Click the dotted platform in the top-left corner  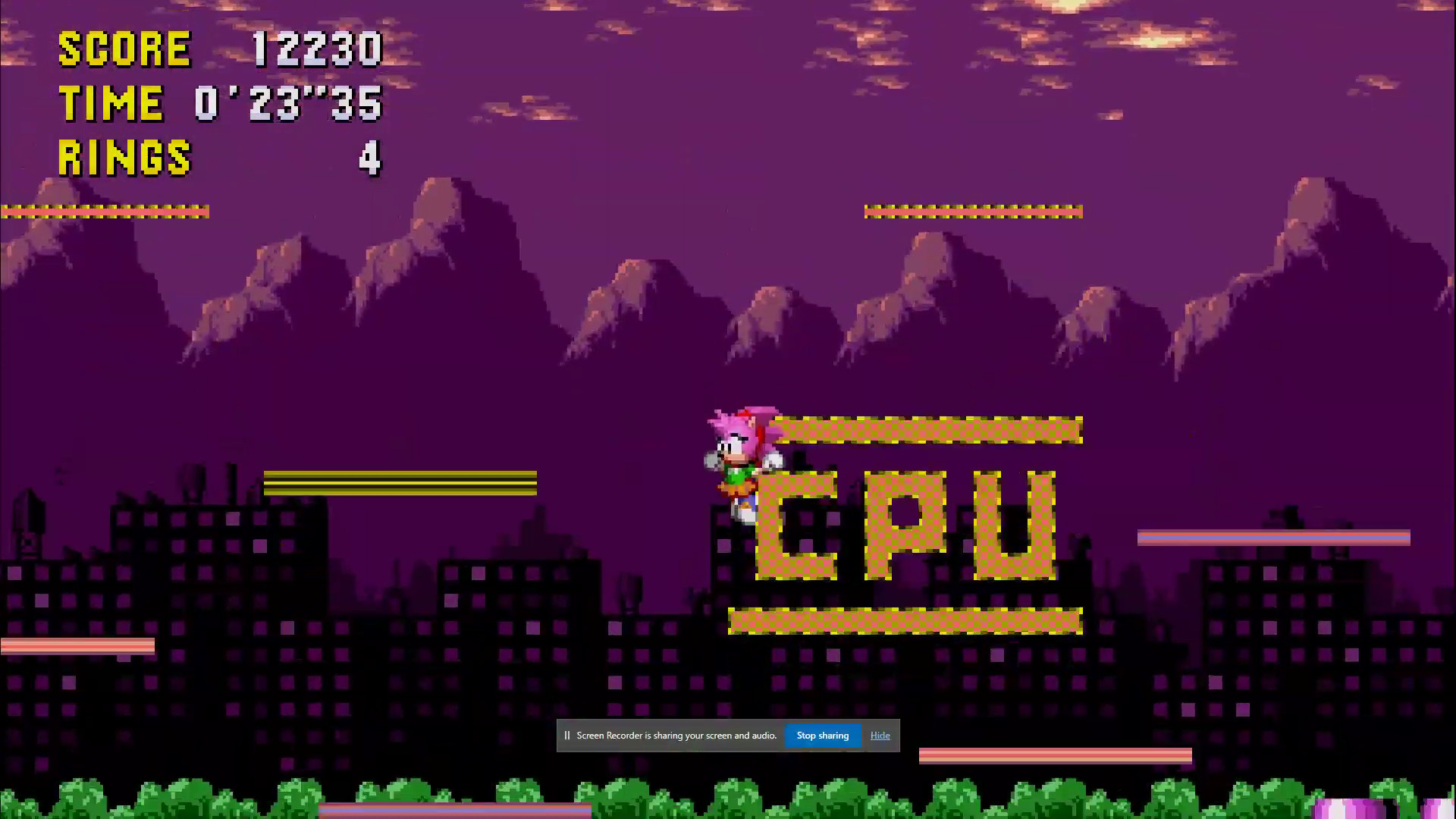tap(105, 210)
